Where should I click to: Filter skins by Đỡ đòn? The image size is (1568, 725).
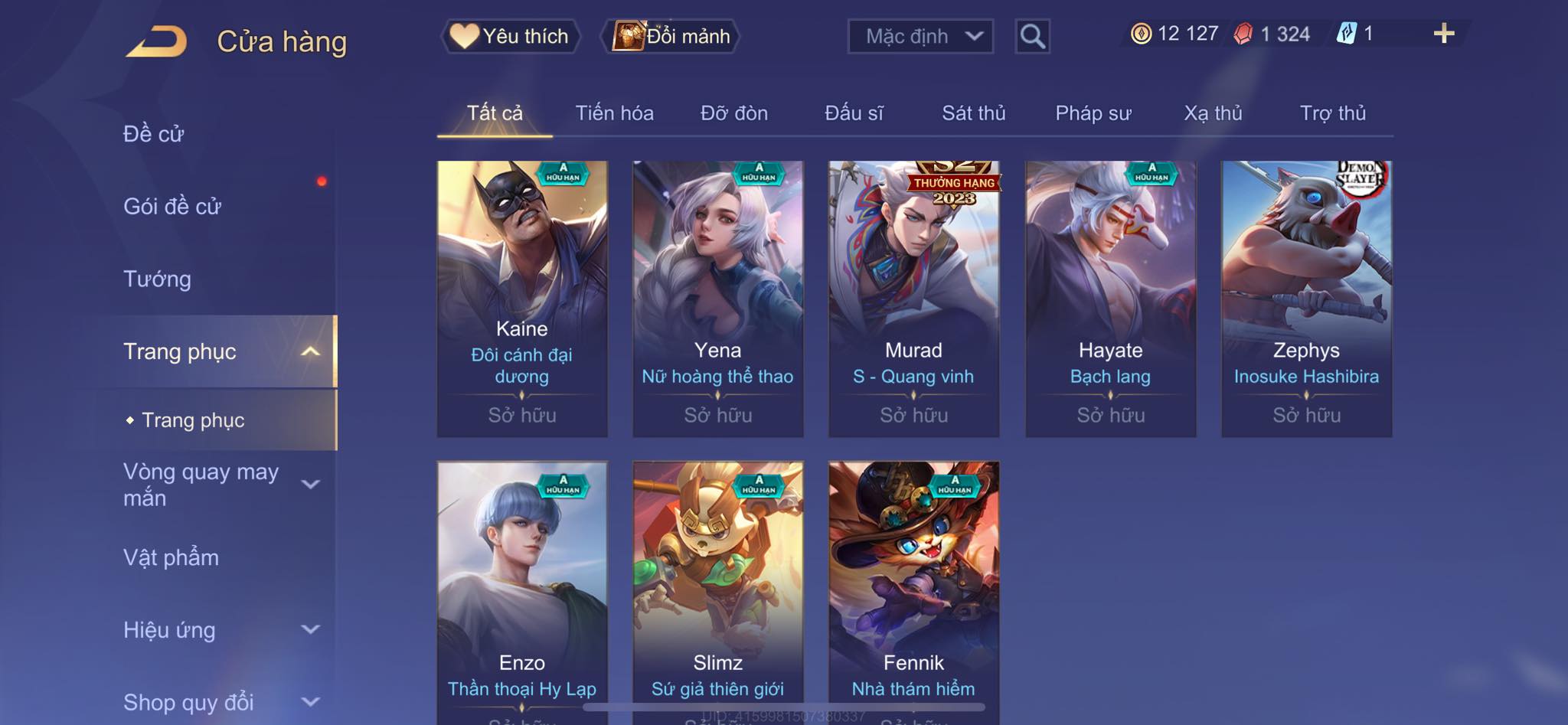733,113
